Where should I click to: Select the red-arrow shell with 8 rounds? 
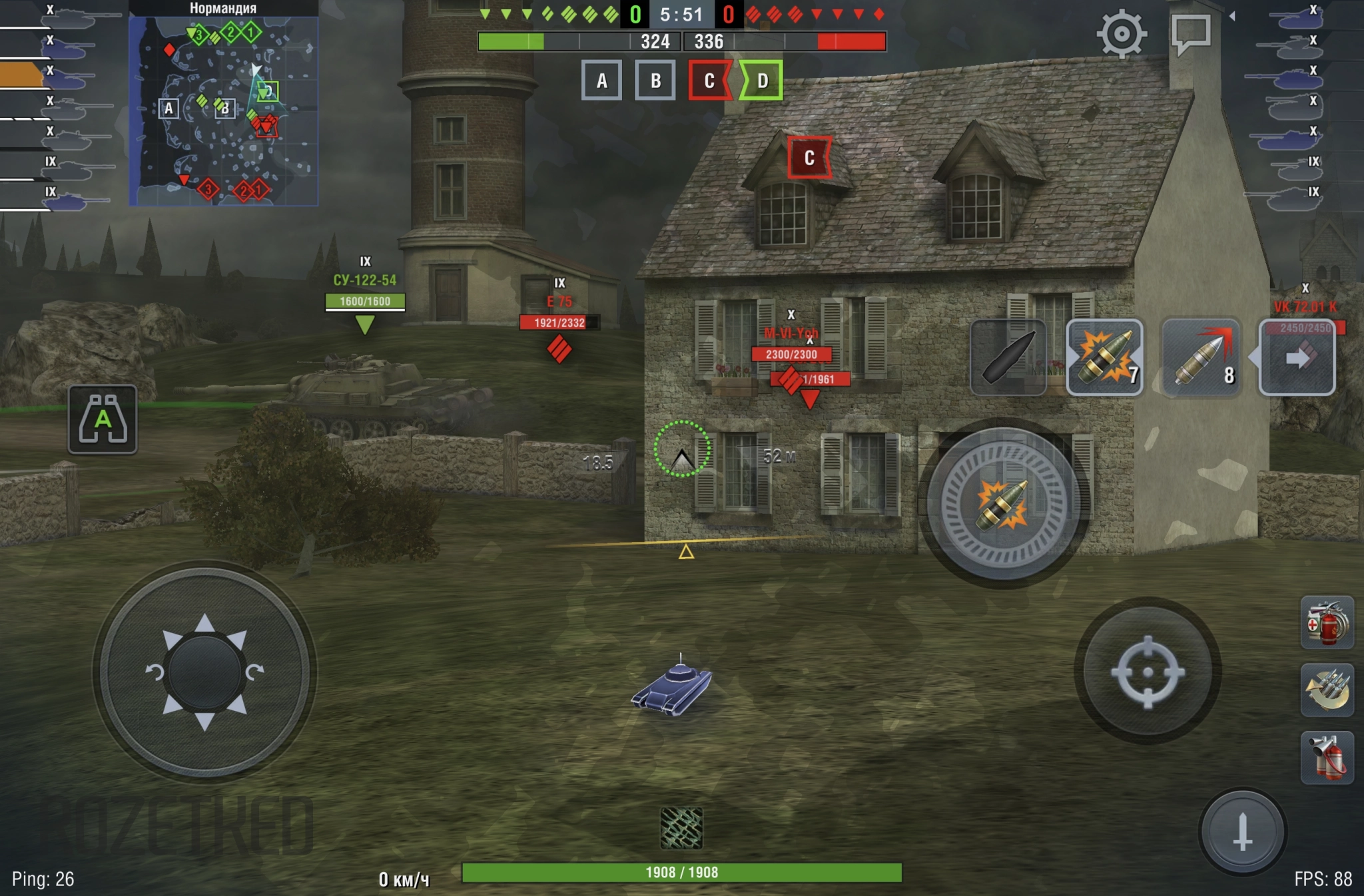pyautogui.click(x=1201, y=357)
